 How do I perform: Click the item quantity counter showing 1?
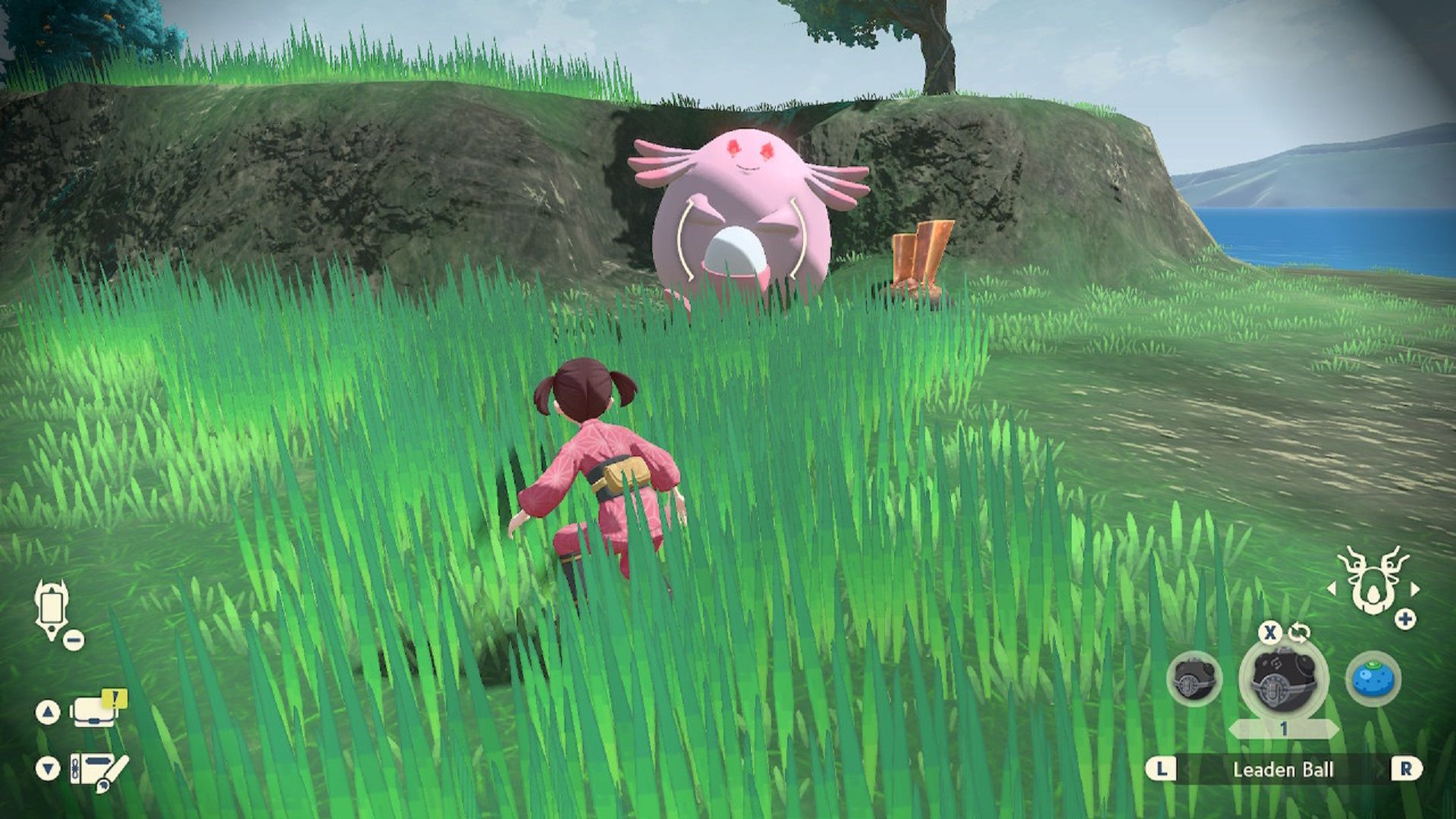(1285, 727)
